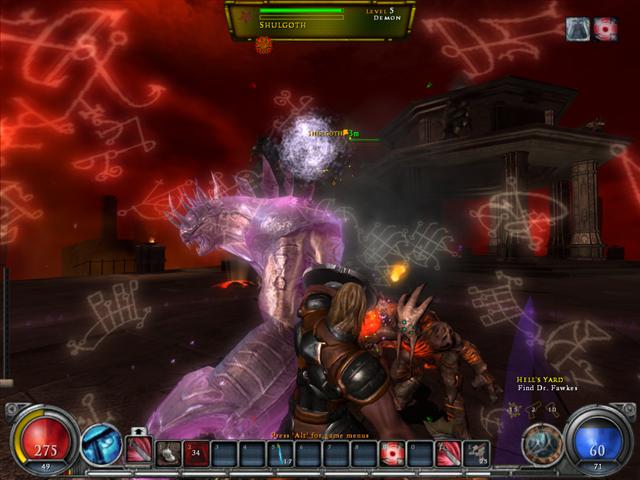The width and height of the screenshot is (640, 480).
Task: Click the blue skill orb beside health
Action: point(101,443)
